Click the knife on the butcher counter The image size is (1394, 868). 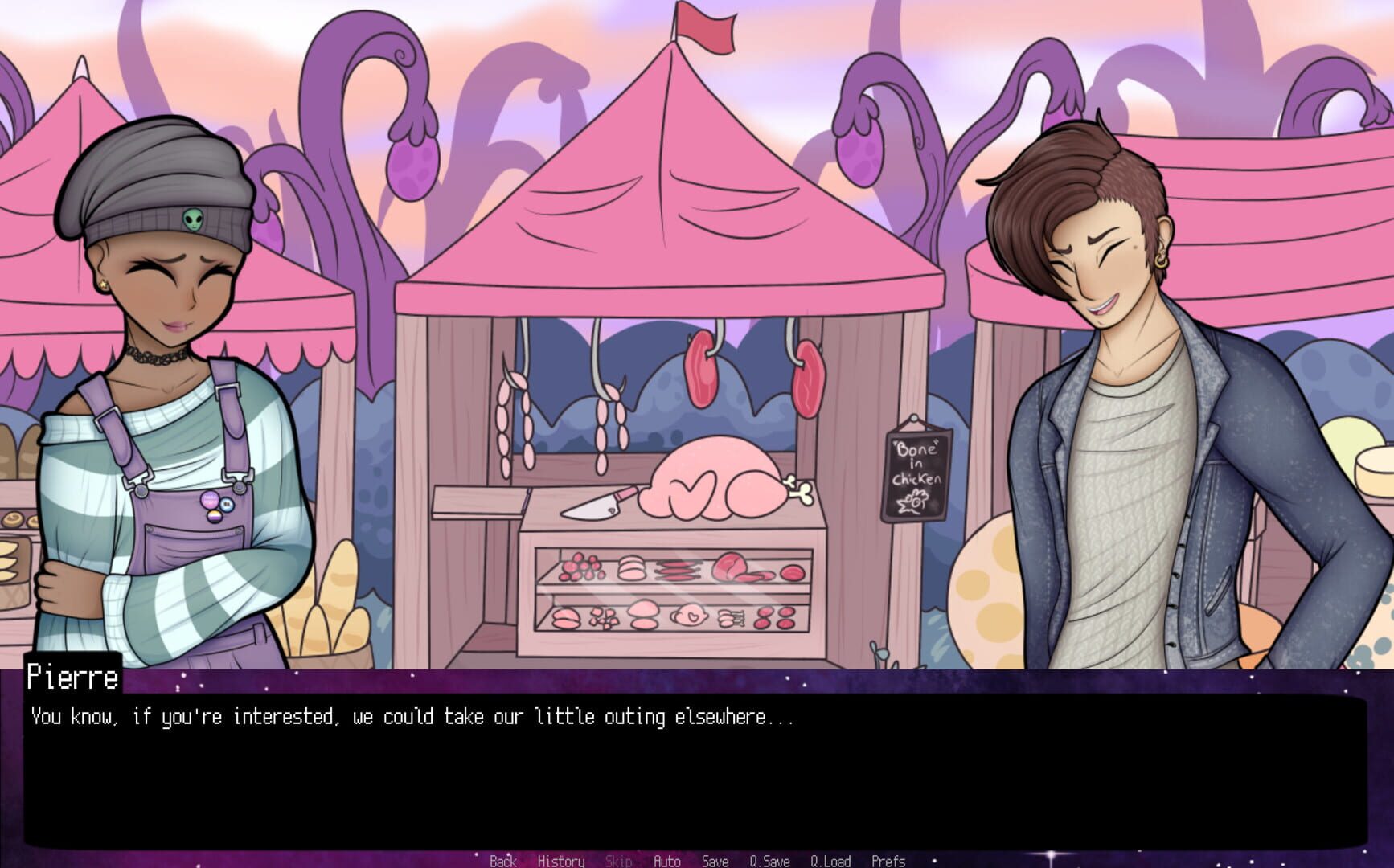pyautogui.click(x=592, y=502)
